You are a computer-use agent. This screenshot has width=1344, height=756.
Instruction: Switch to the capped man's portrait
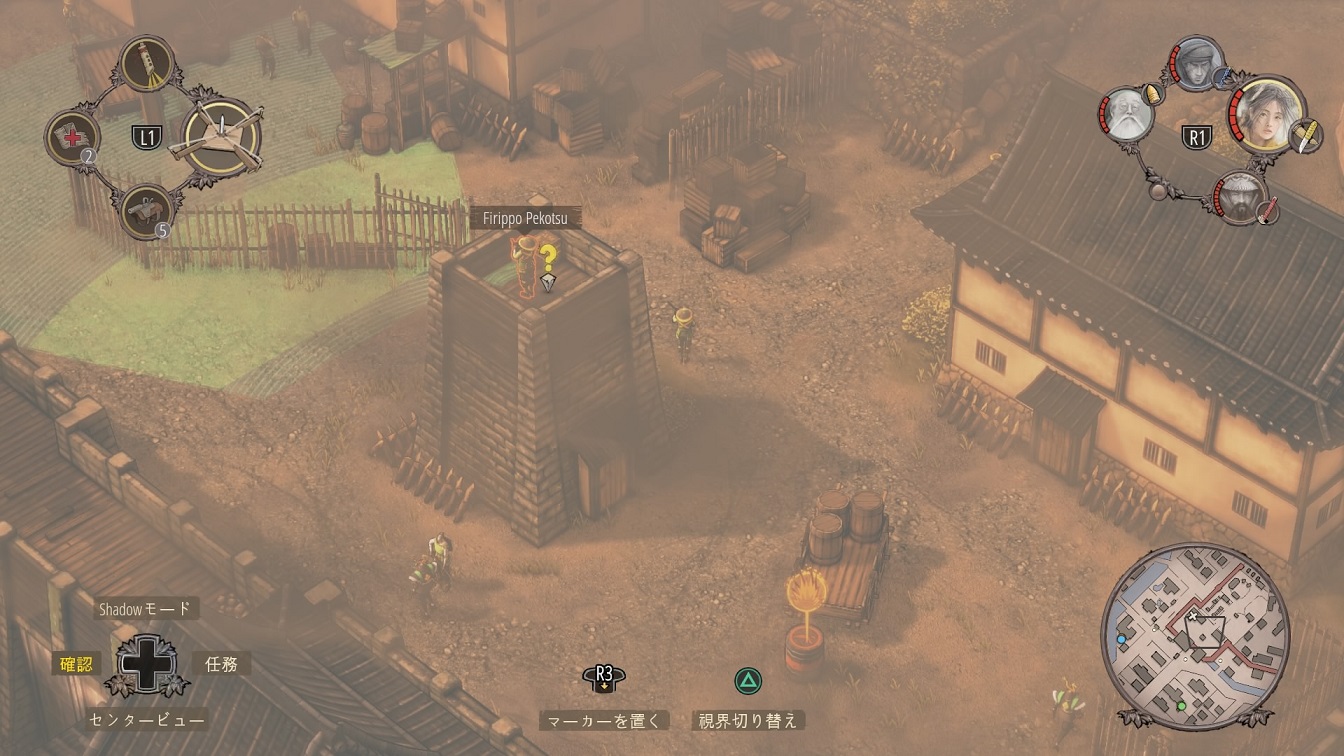click(x=1195, y=63)
